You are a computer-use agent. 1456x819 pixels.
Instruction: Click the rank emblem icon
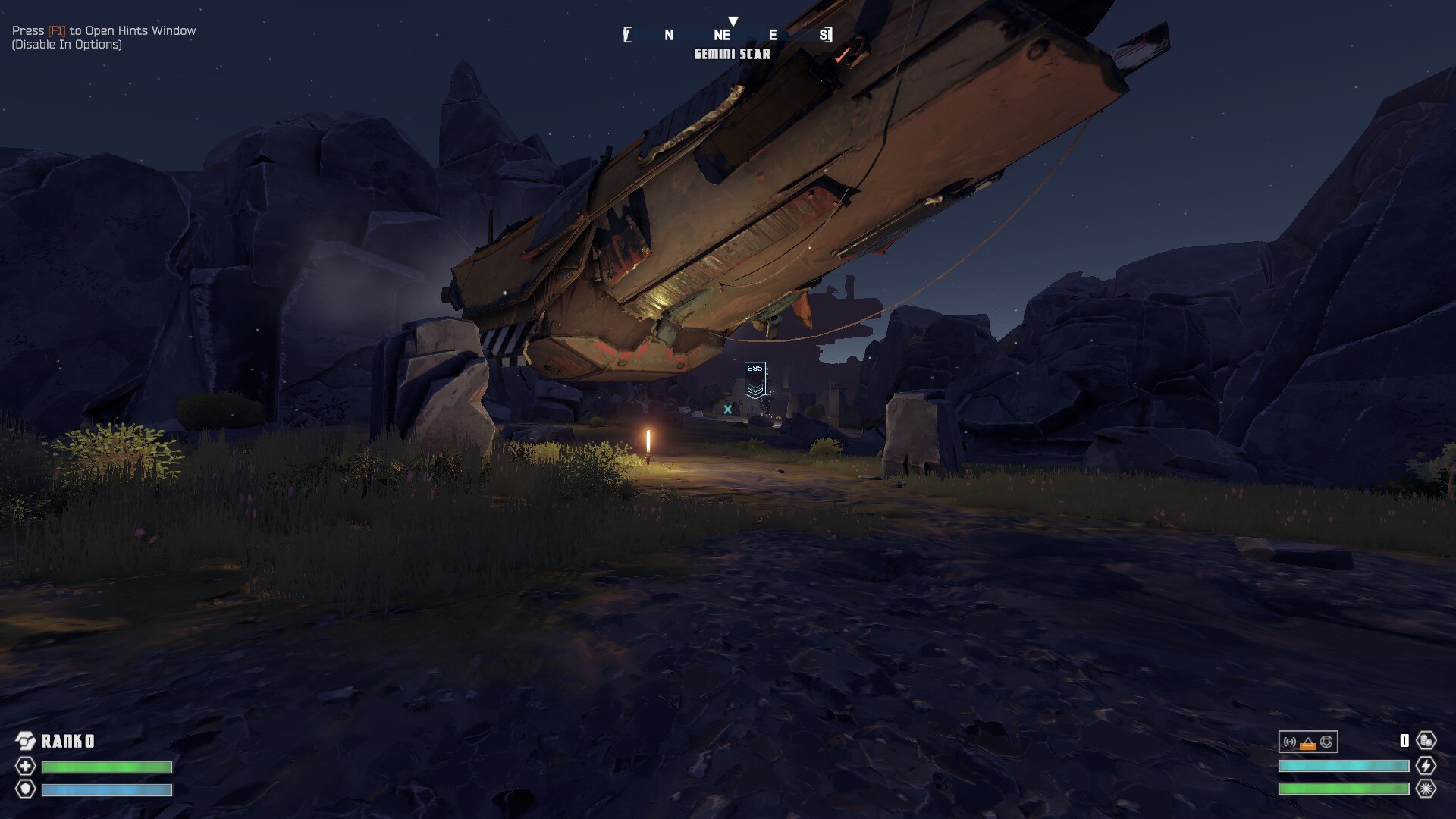[26, 741]
